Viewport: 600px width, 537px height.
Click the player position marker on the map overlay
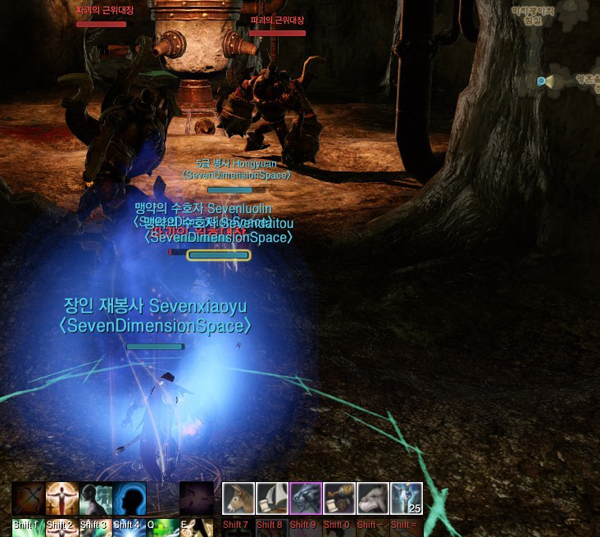coord(545,81)
